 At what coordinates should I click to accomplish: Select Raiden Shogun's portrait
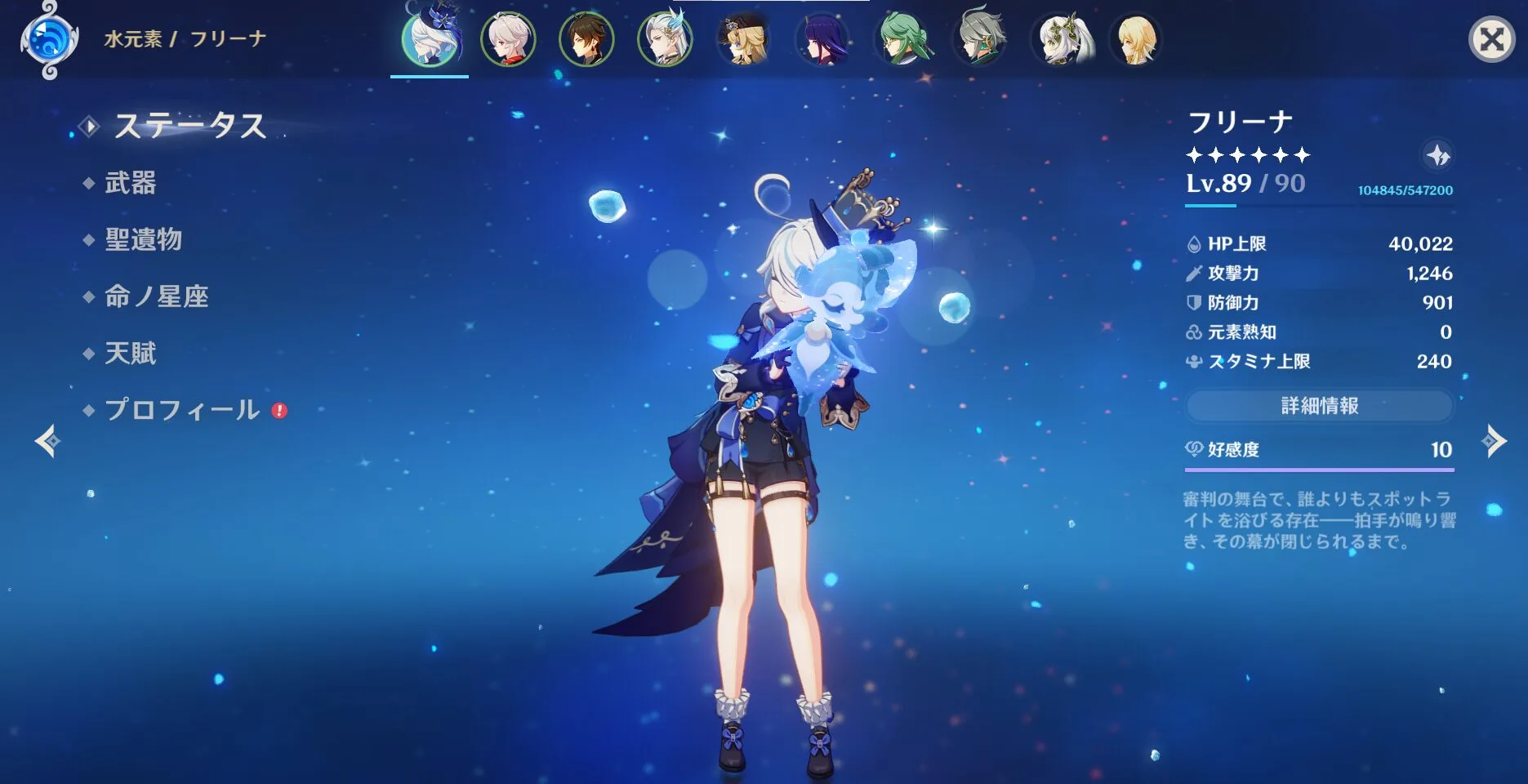coord(822,39)
